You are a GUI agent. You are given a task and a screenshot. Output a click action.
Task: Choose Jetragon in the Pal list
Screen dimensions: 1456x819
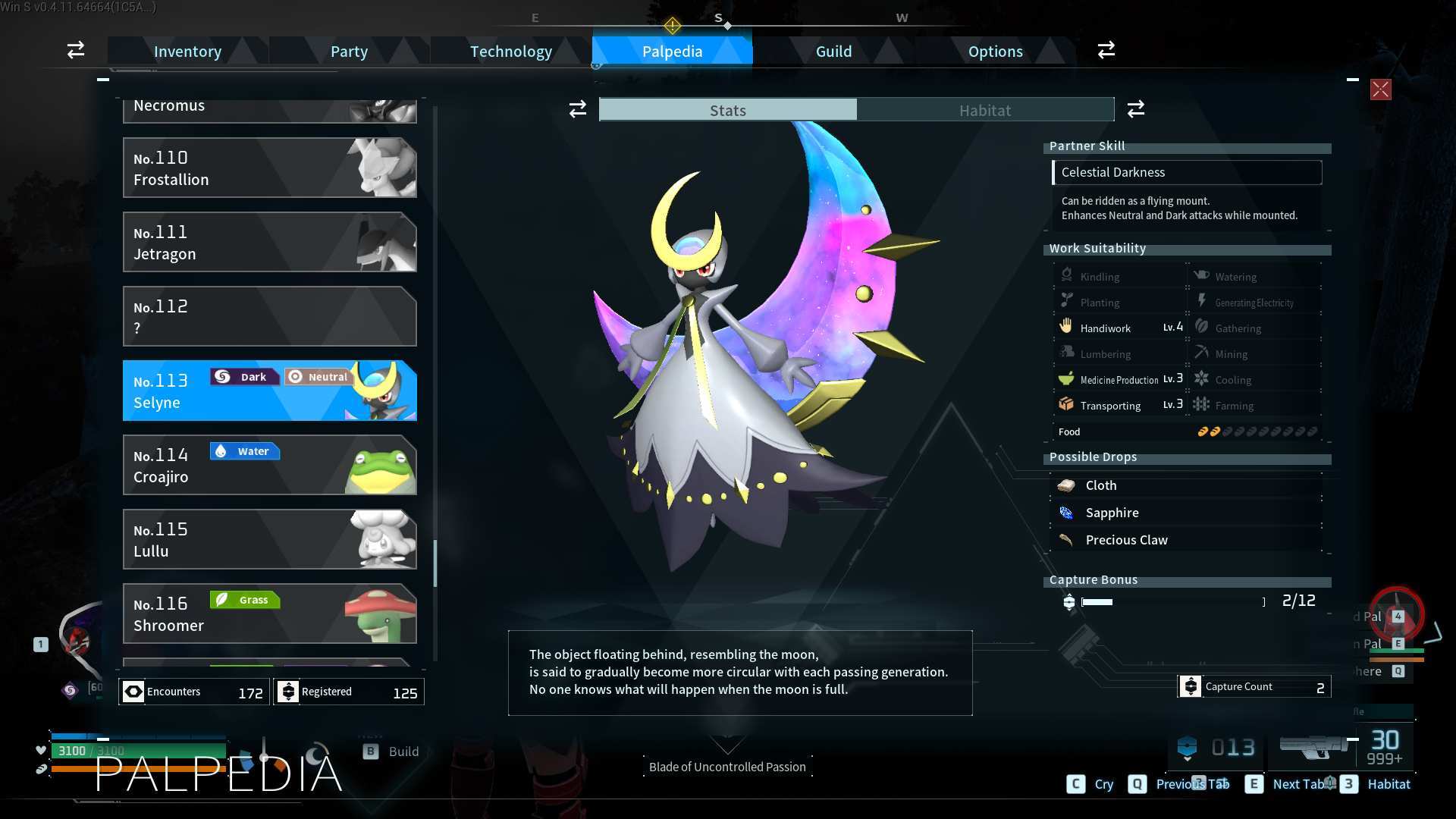coord(269,242)
